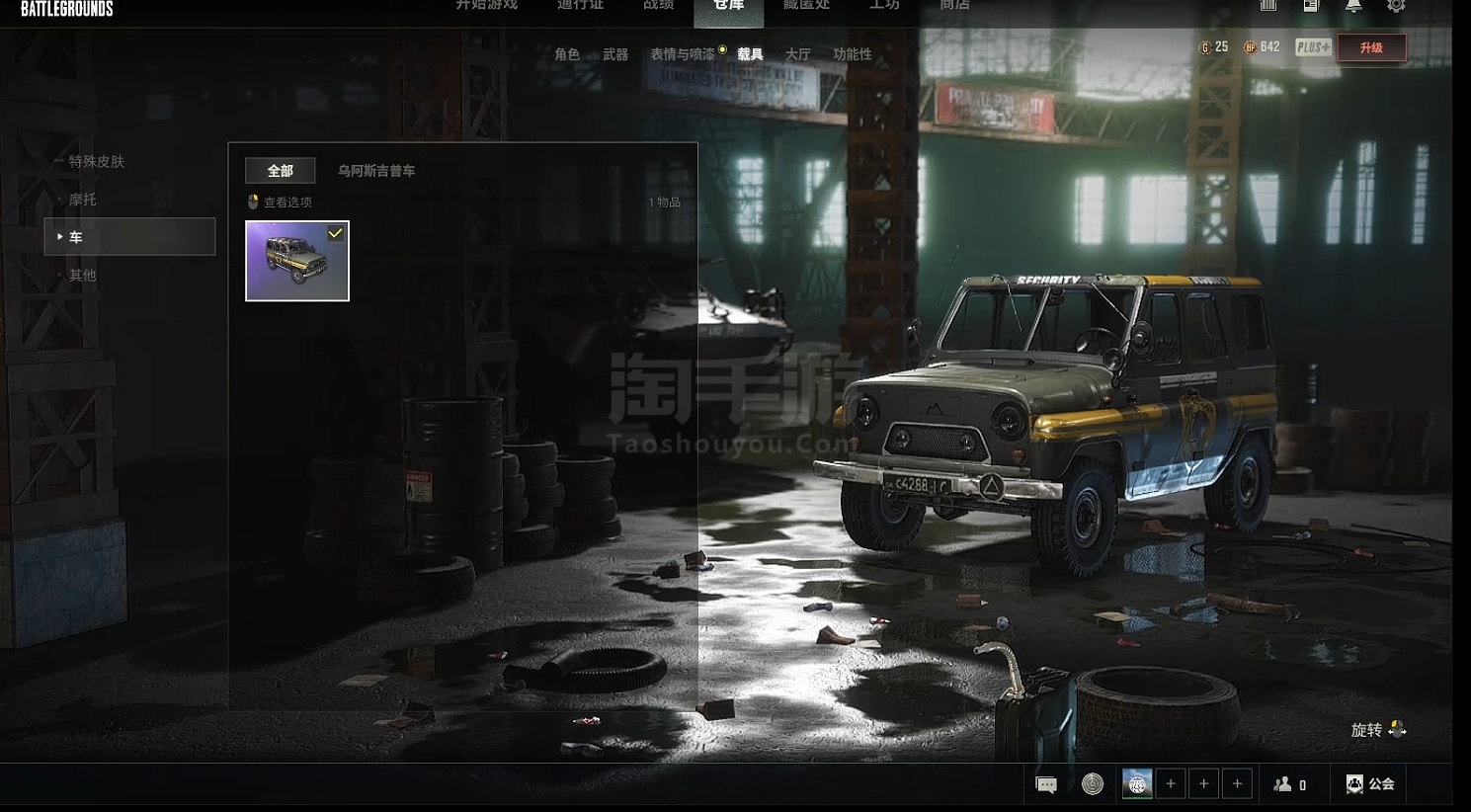Viewport: 1471px width, 812px height.
Task: Select the 特殊皮肤 category
Action: [x=96, y=162]
